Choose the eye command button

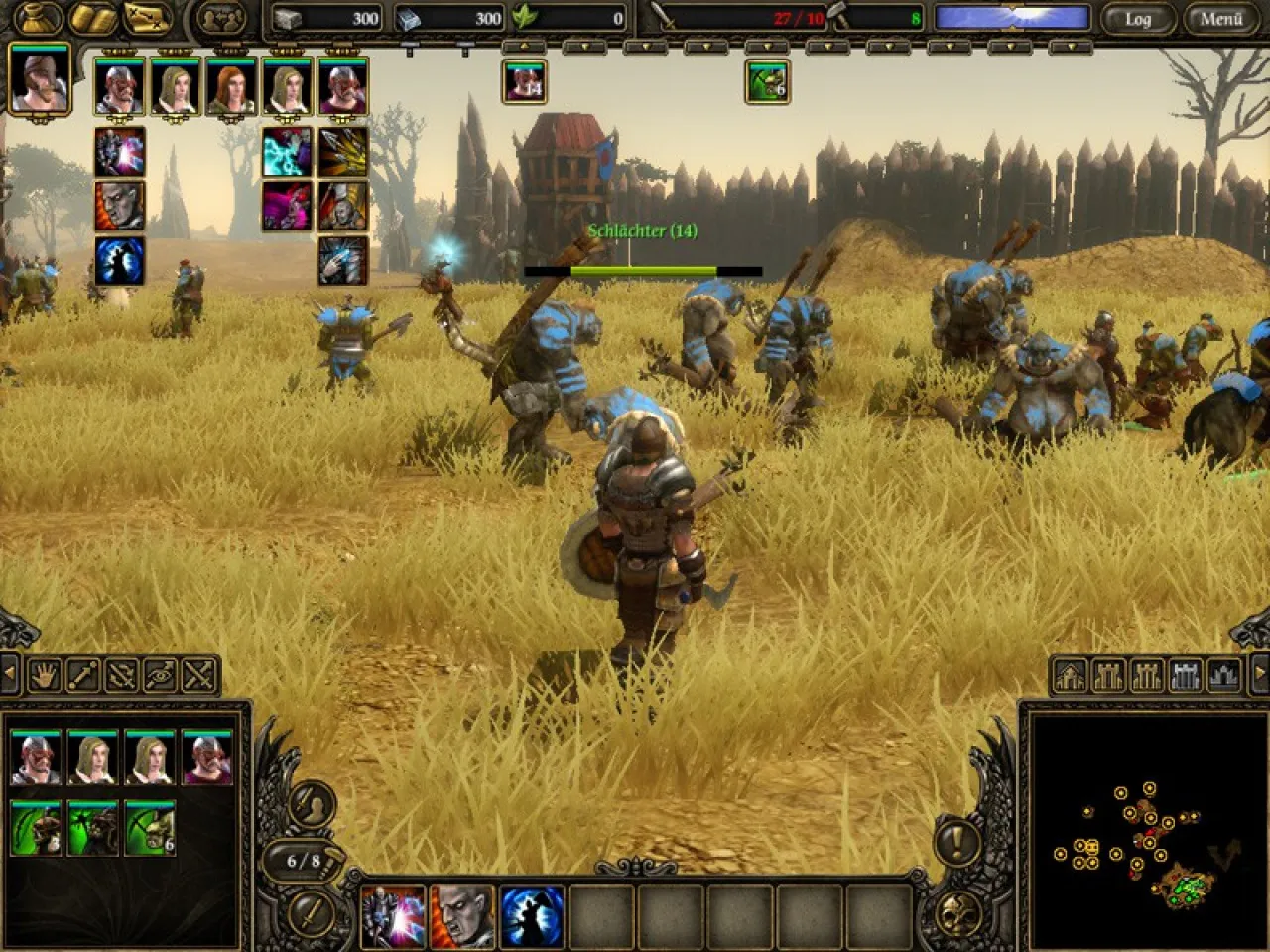(160, 675)
